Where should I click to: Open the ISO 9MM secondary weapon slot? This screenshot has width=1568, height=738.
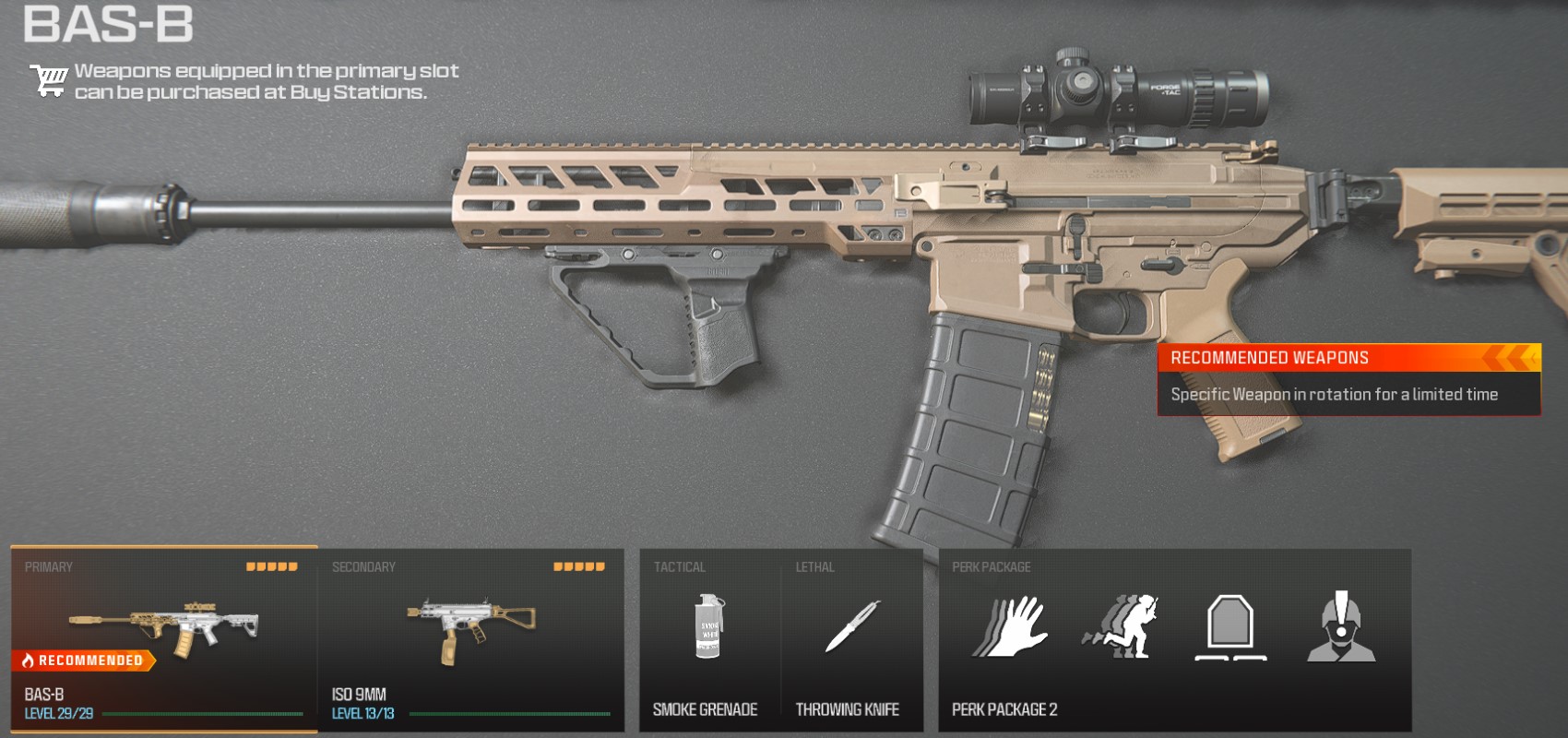(470, 639)
